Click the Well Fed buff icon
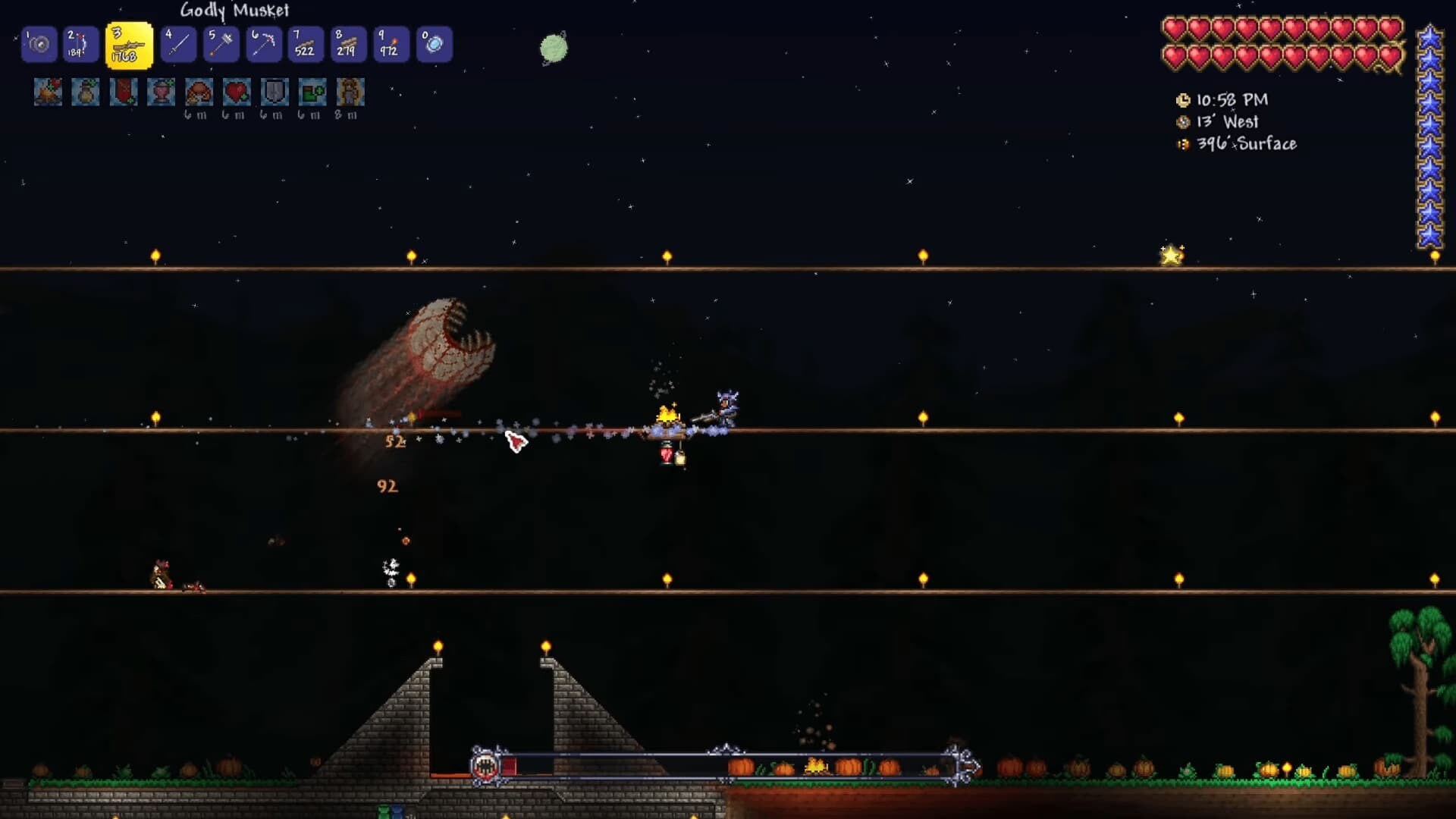The height and width of the screenshot is (819, 1456). (199, 93)
